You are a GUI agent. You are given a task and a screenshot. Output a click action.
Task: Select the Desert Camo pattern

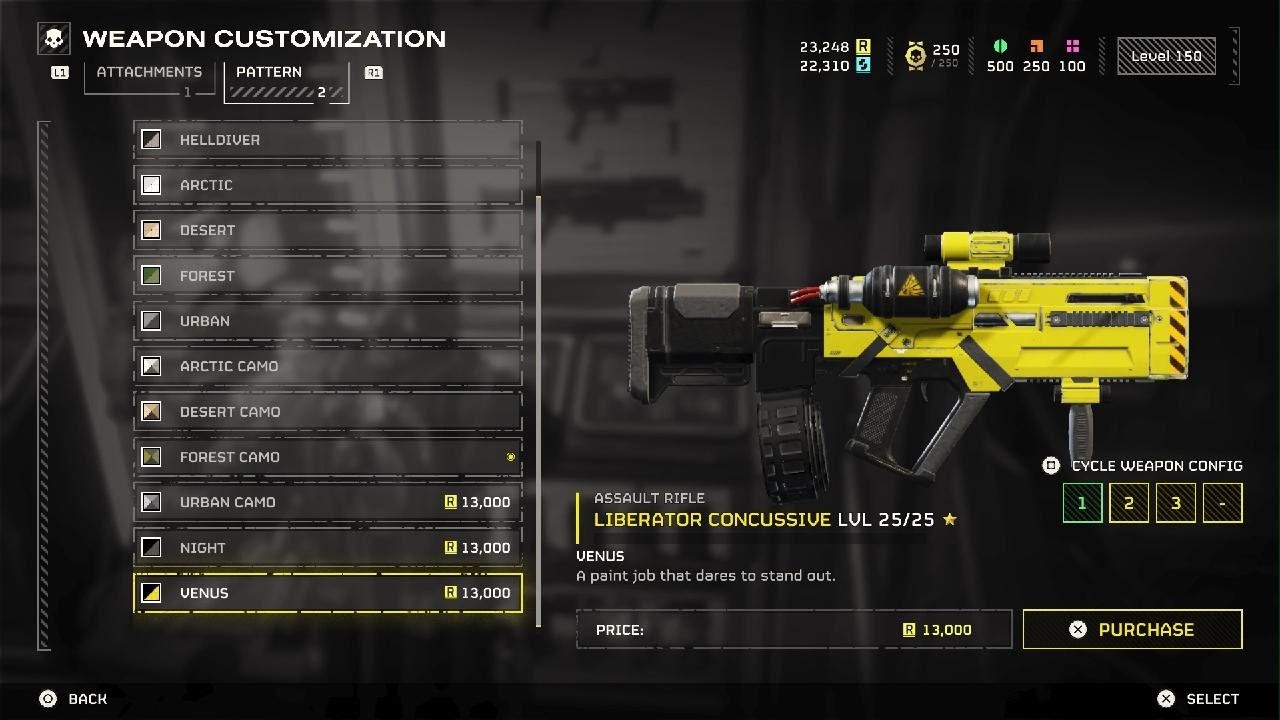[328, 412]
